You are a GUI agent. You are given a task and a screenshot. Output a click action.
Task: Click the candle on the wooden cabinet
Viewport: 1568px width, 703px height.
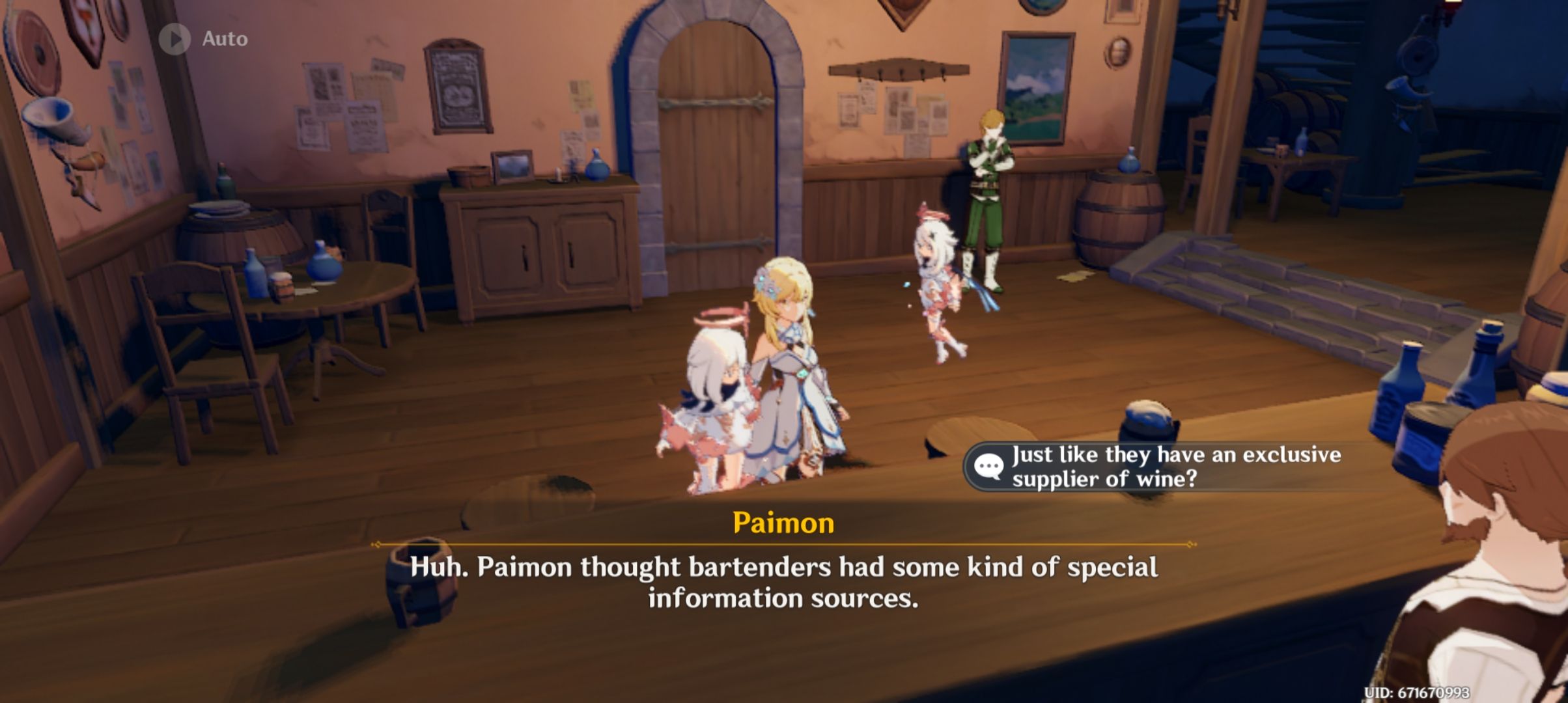tap(557, 172)
